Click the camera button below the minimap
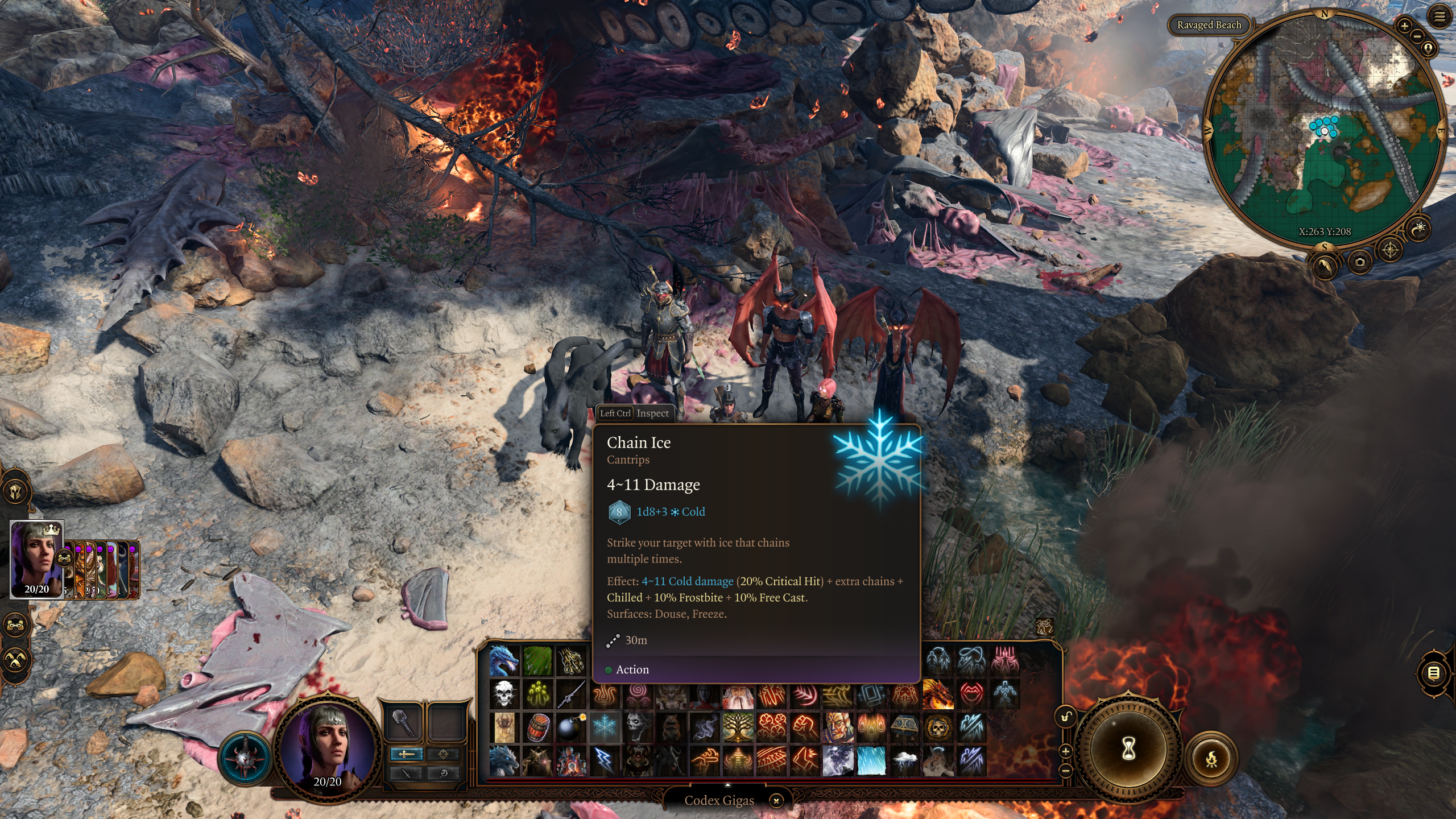 coord(1360,262)
